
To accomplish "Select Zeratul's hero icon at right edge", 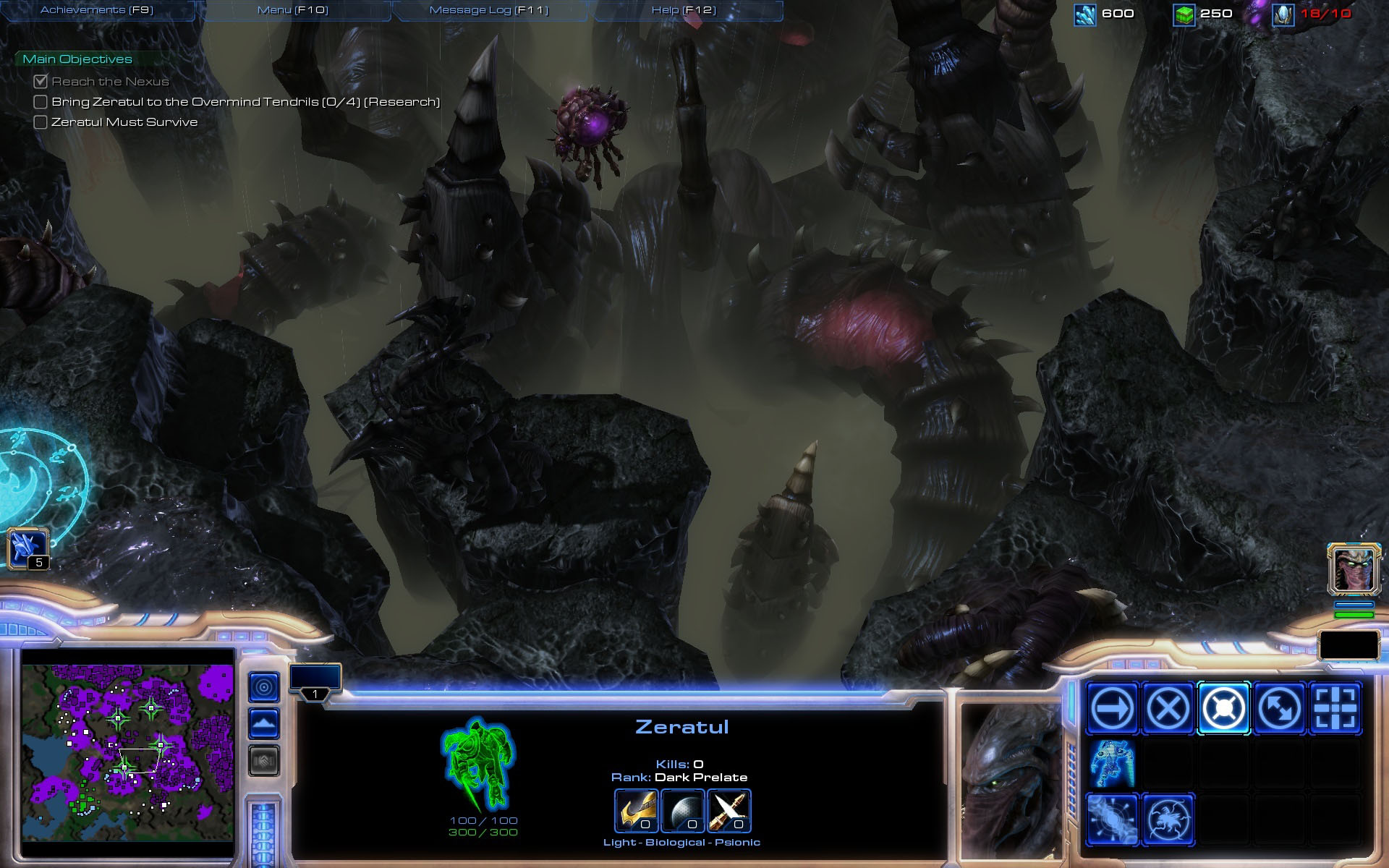I will point(1354,569).
